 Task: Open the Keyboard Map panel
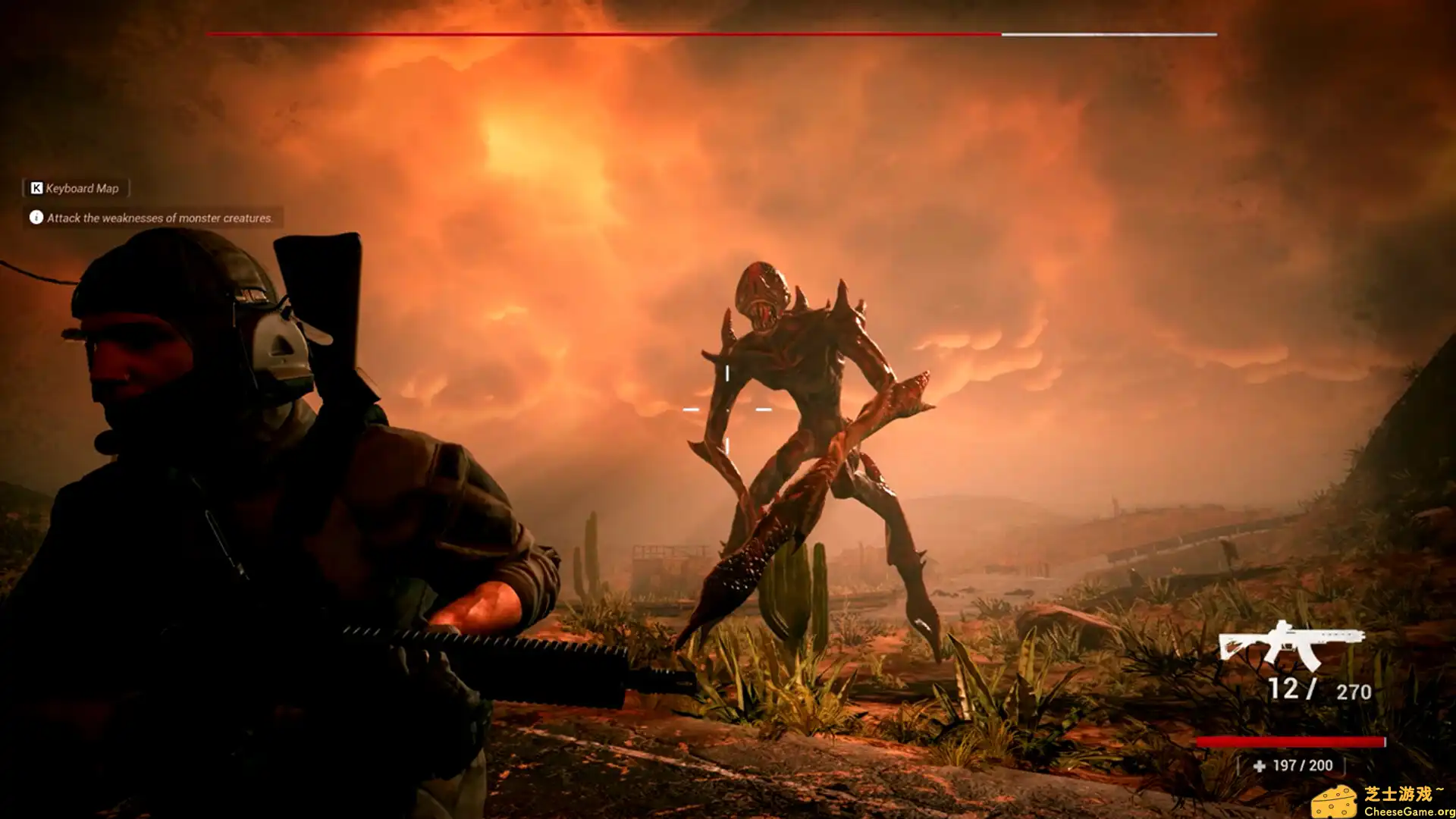74,188
